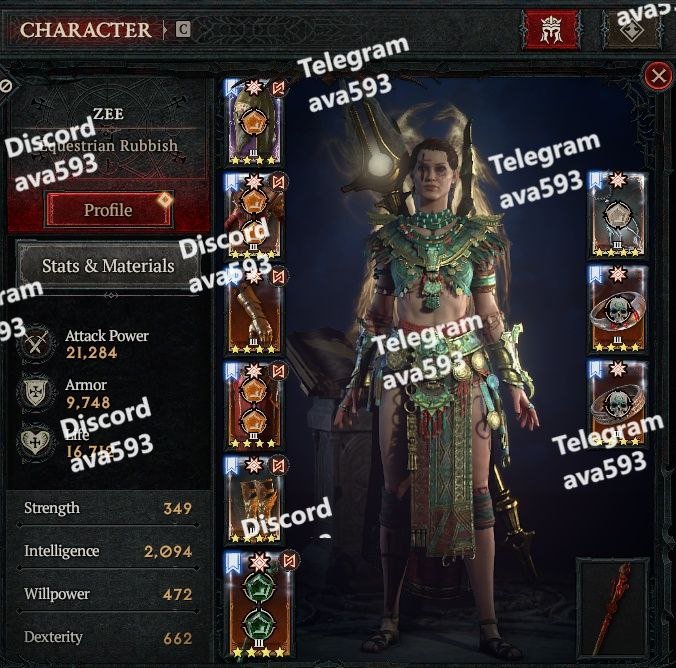Image resolution: width=676 pixels, height=668 pixels.
Task: Switch to the red helmet equipment tab
Action: point(551,30)
